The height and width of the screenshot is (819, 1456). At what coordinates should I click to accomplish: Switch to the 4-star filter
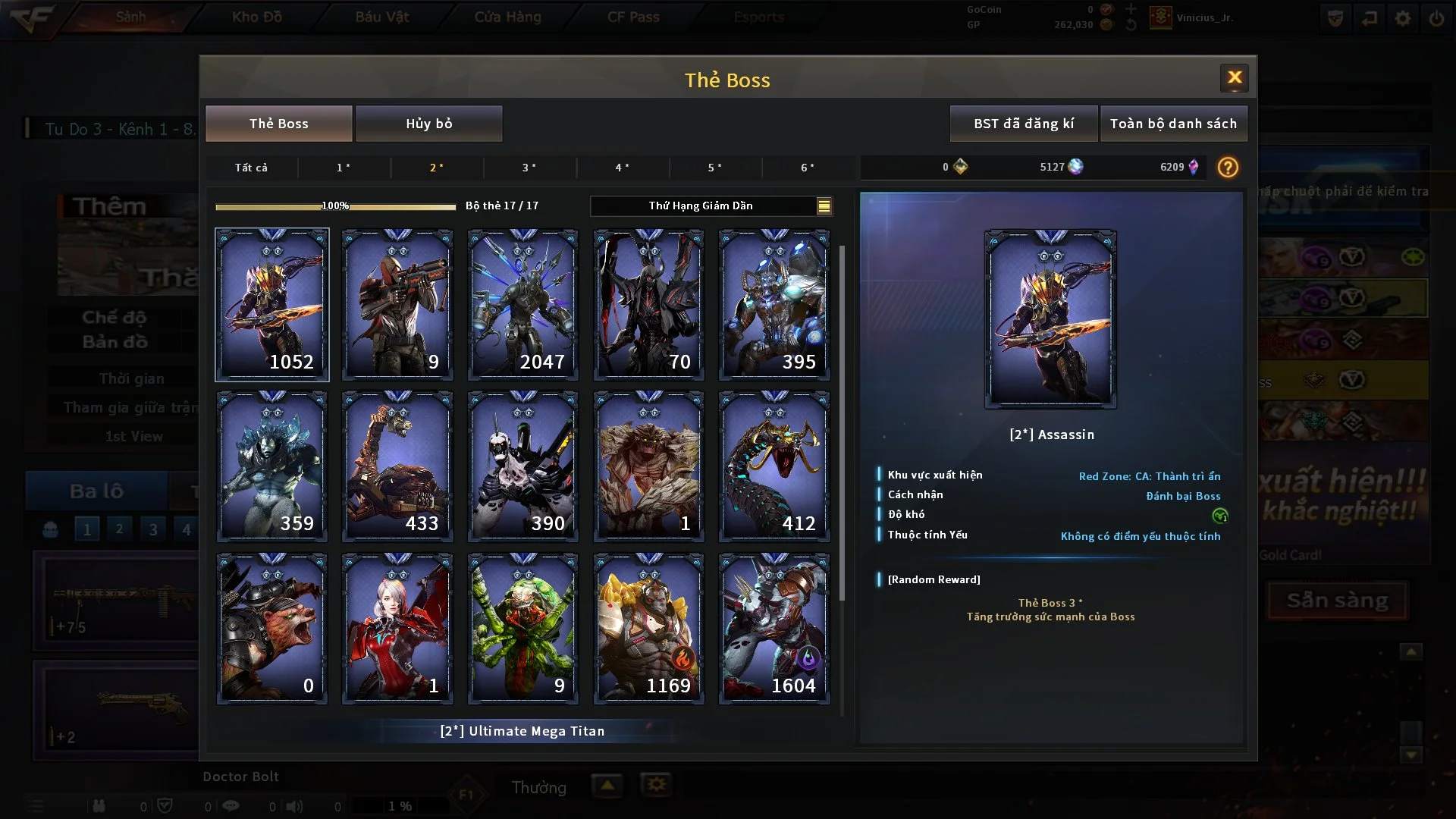622,168
